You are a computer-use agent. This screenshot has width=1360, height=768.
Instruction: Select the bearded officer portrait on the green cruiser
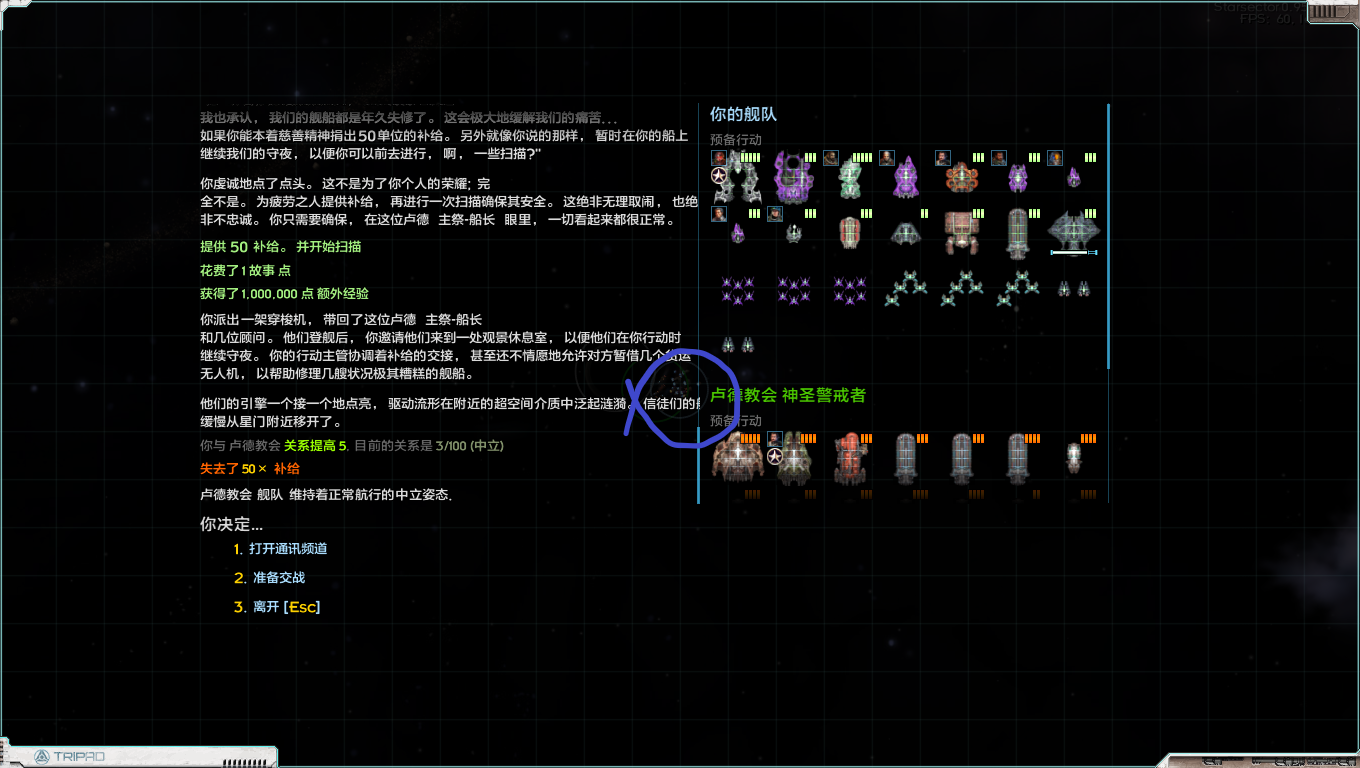(x=829, y=158)
